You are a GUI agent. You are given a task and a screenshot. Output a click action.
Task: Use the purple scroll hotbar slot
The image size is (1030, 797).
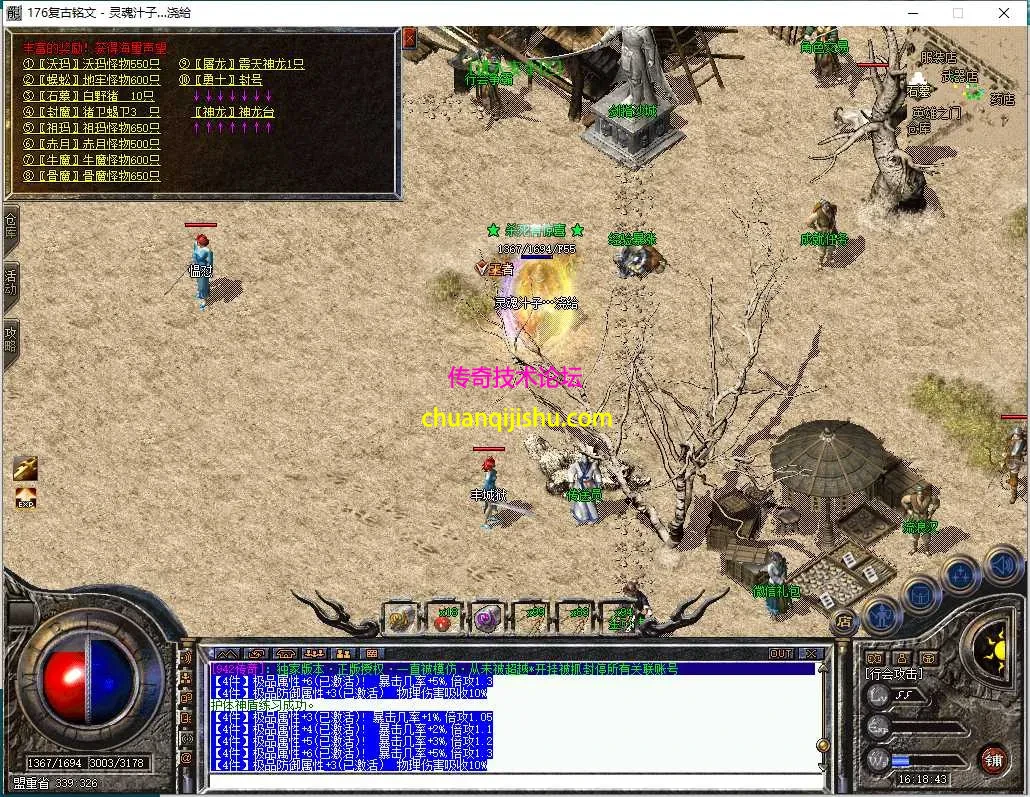pos(486,618)
